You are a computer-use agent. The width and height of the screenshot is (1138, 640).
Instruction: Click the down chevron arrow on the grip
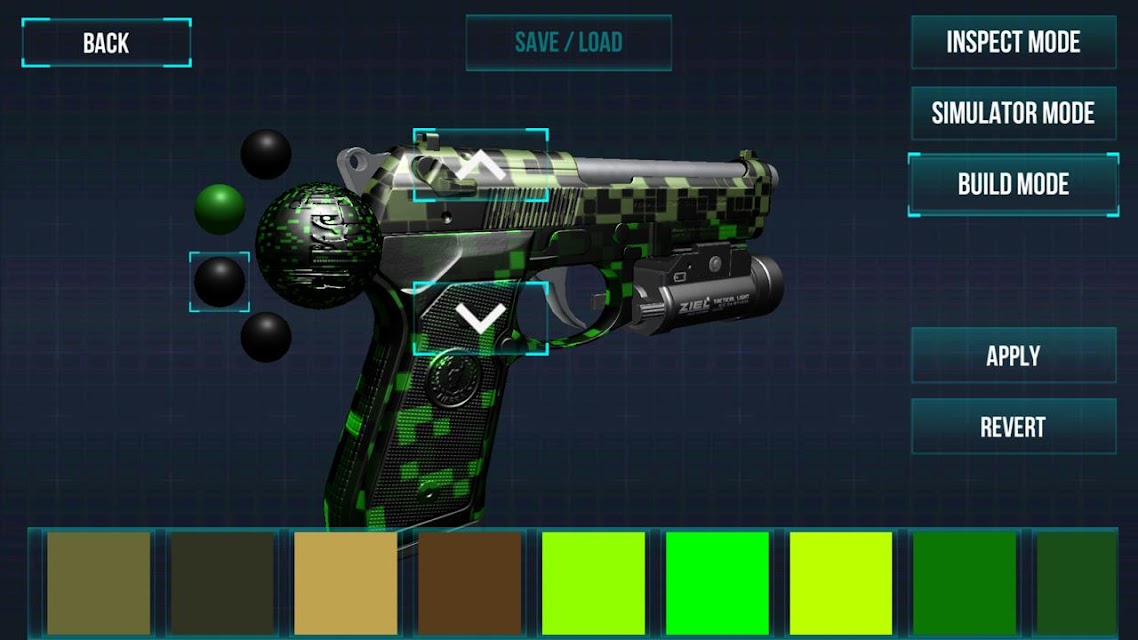tap(480, 318)
